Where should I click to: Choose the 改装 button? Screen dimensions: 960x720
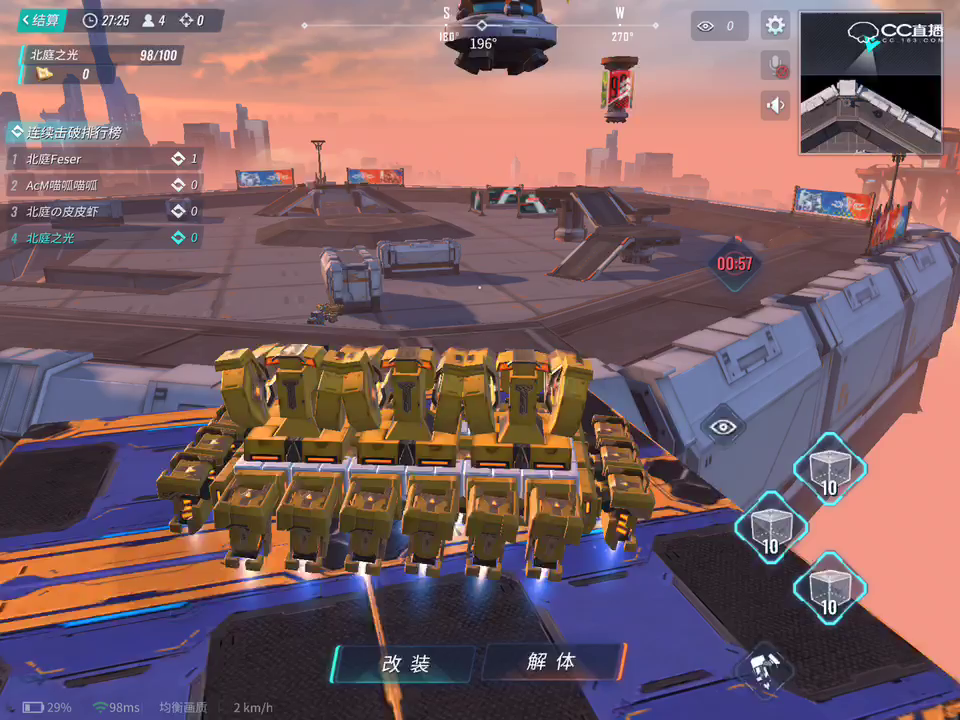[405, 663]
